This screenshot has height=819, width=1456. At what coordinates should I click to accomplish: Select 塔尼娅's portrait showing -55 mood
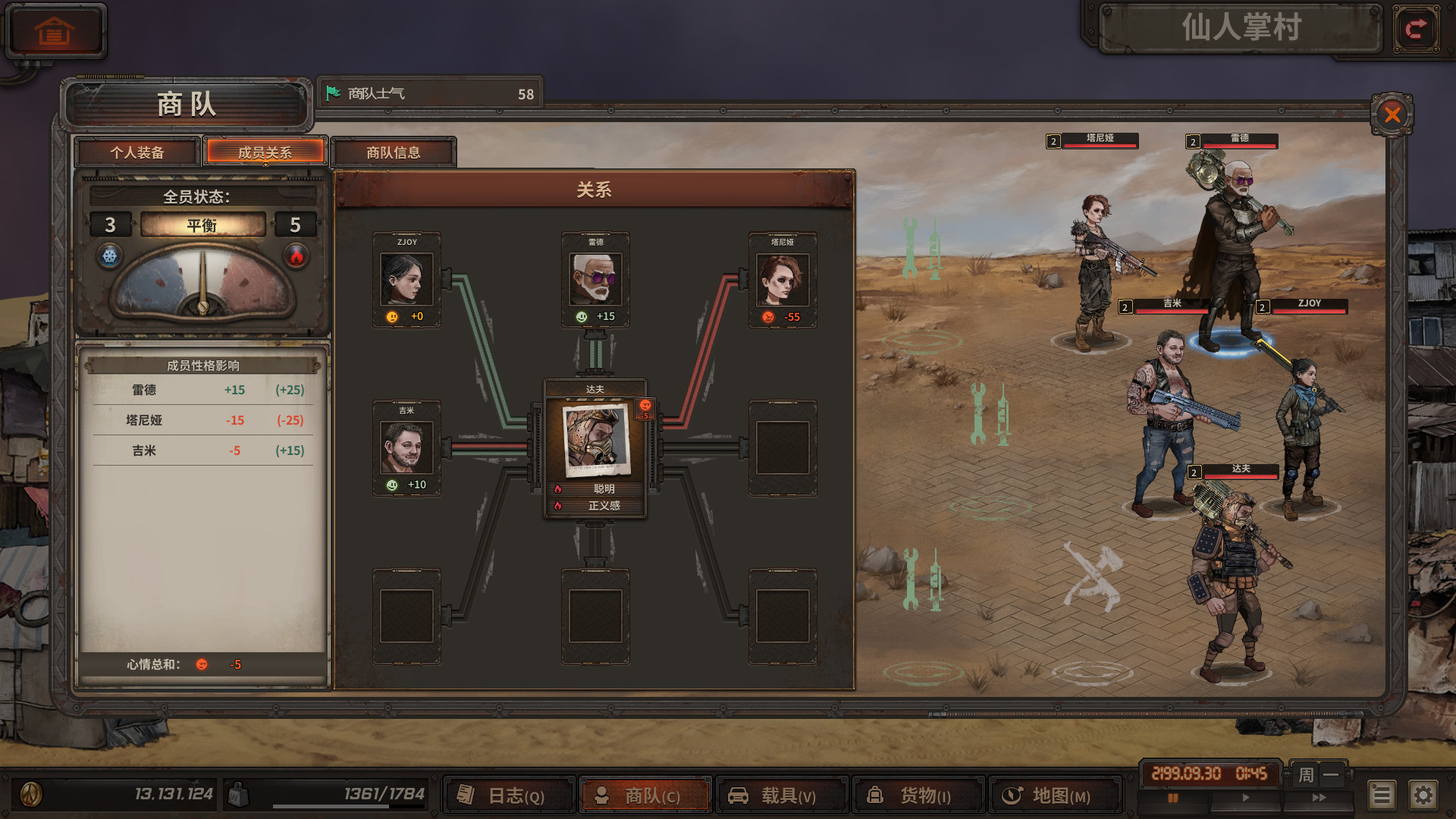[783, 278]
